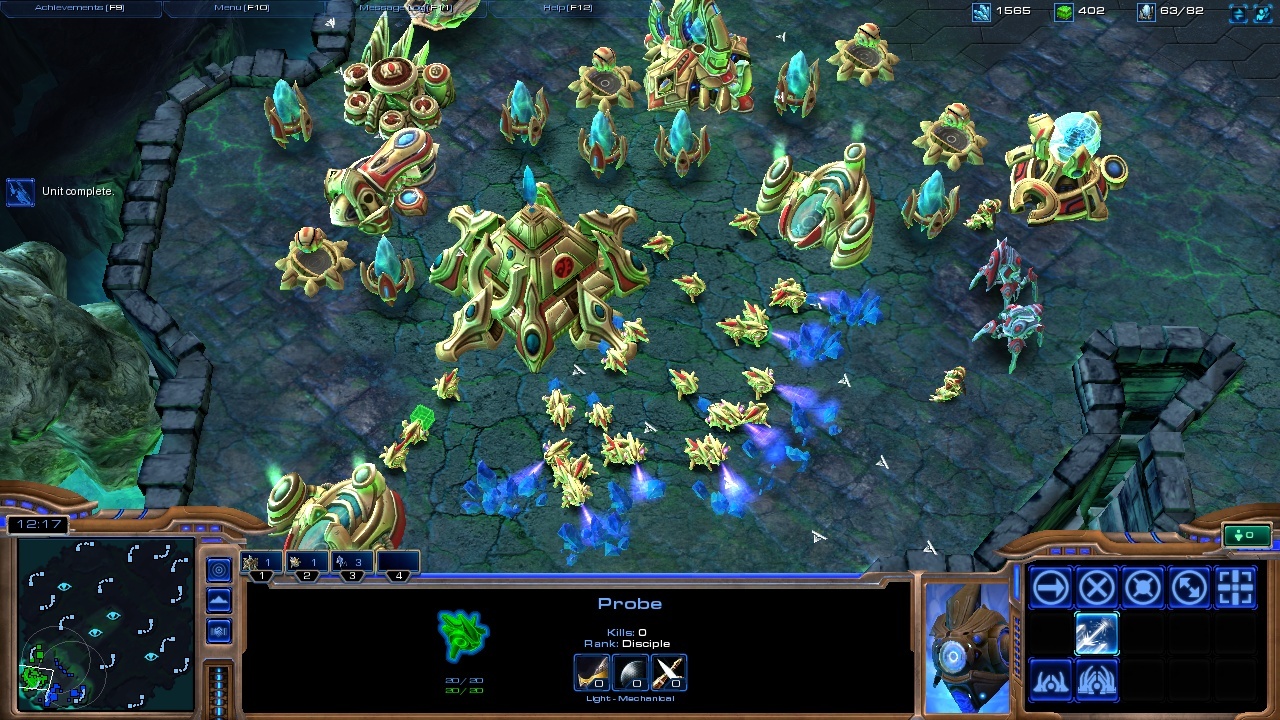
Task: Issue the Stop command
Action: (1096, 589)
